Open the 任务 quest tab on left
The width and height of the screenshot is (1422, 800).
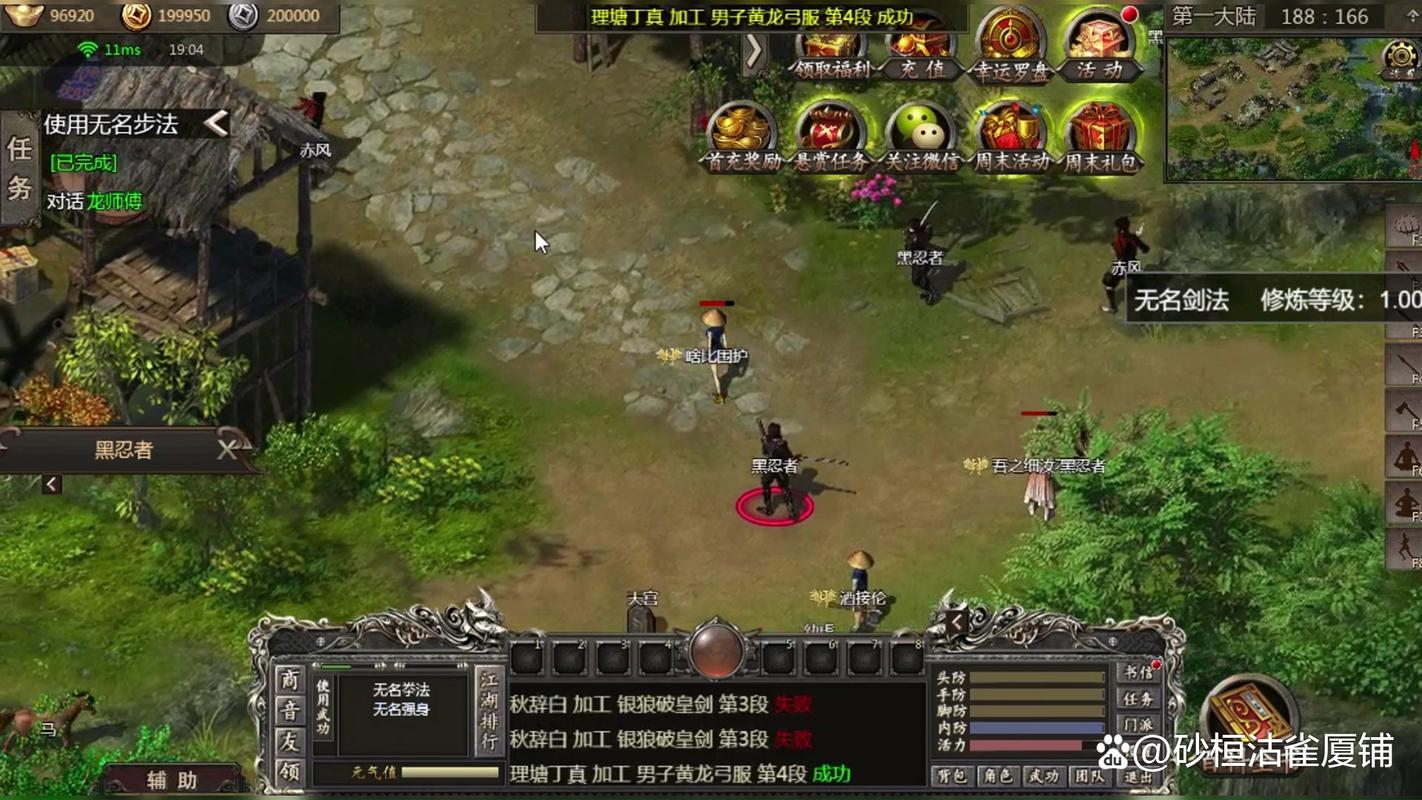tap(20, 168)
